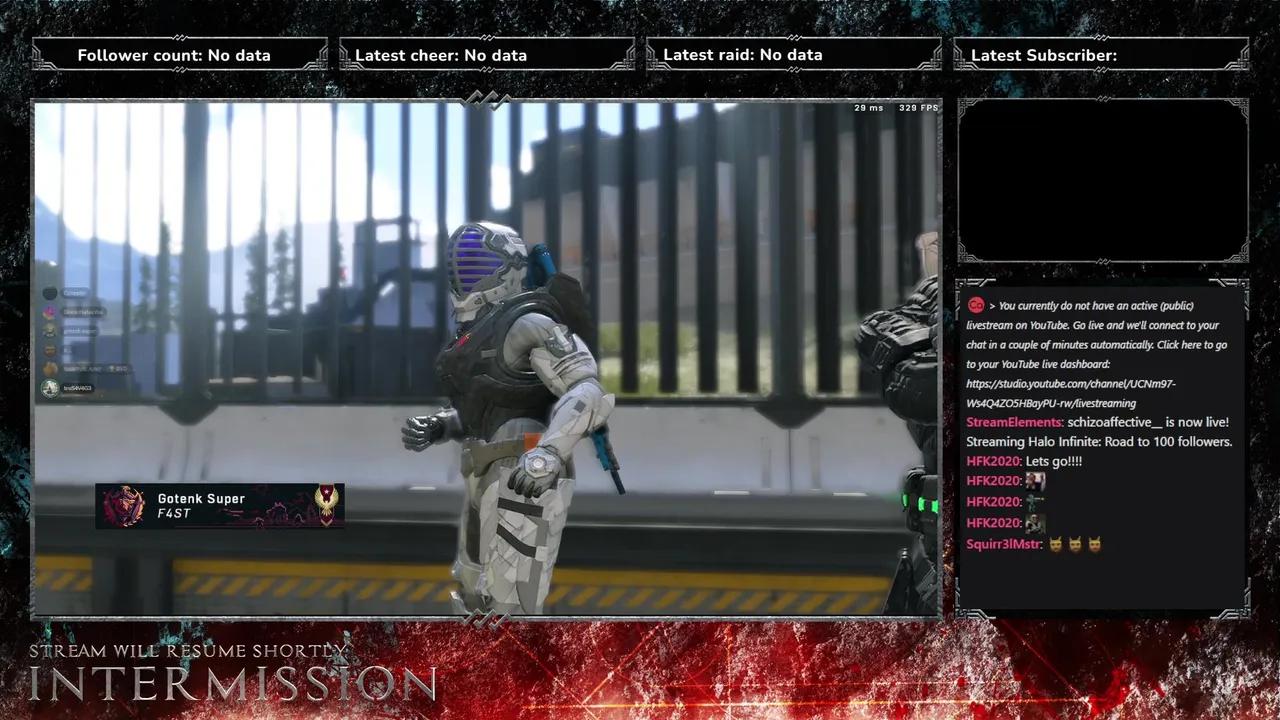The width and height of the screenshot is (1280, 720).
Task: Click HFK2020's first image emote in chat
Action: tap(1035, 481)
